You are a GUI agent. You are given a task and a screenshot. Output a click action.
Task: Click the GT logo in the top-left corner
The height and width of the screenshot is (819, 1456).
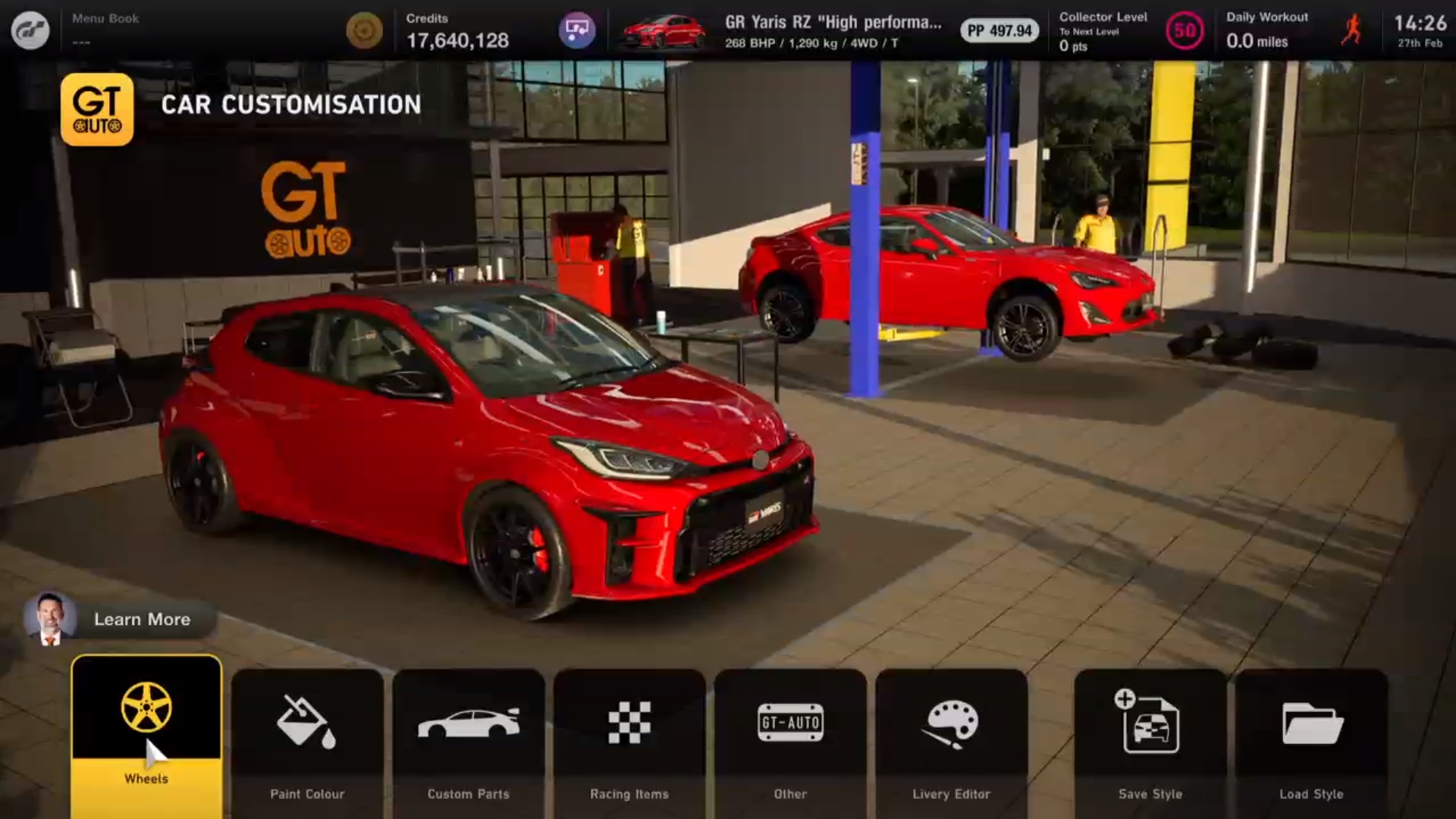tap(32, 30)
